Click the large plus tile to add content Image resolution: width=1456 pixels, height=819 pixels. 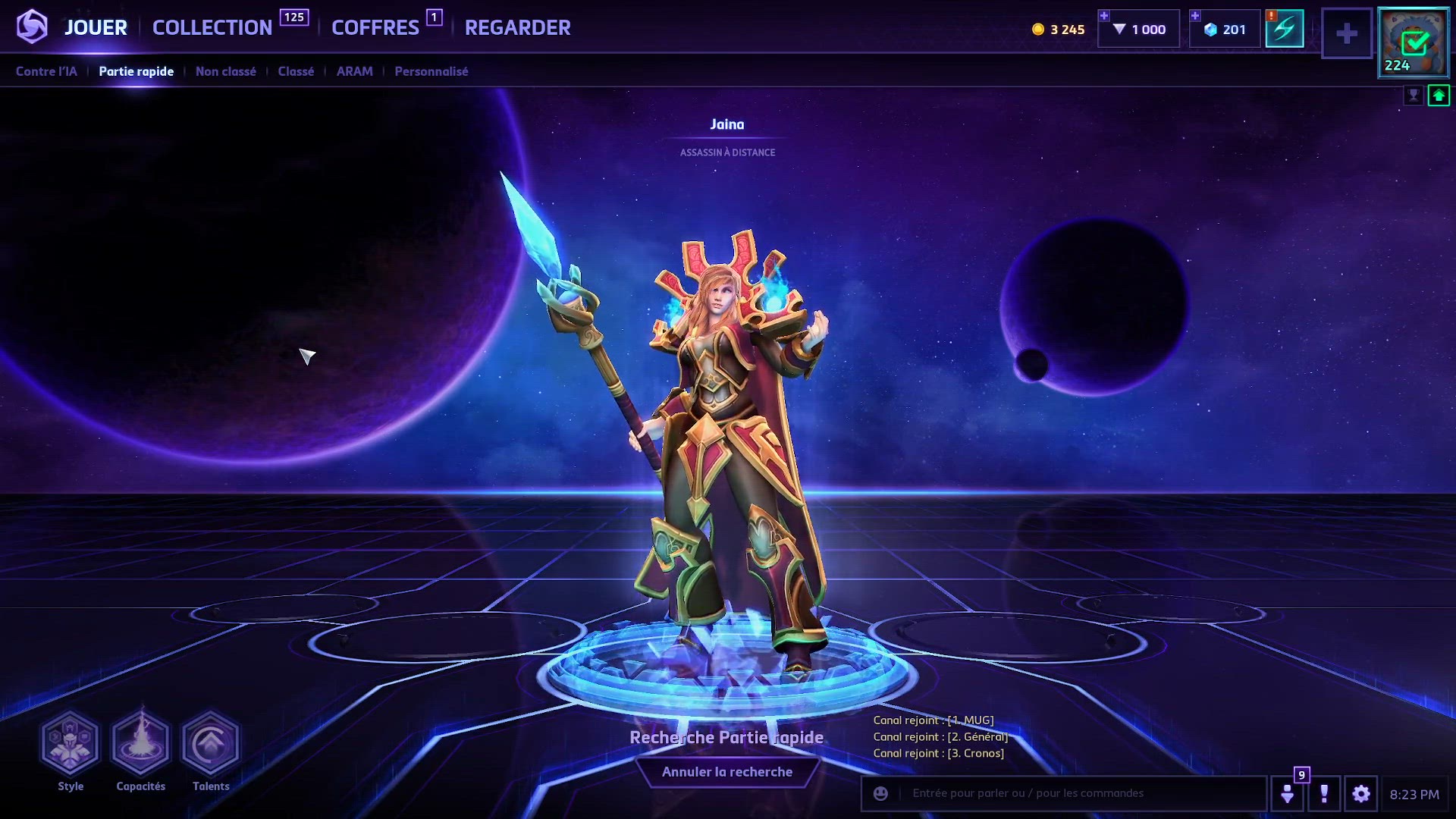click(1347, 32)
